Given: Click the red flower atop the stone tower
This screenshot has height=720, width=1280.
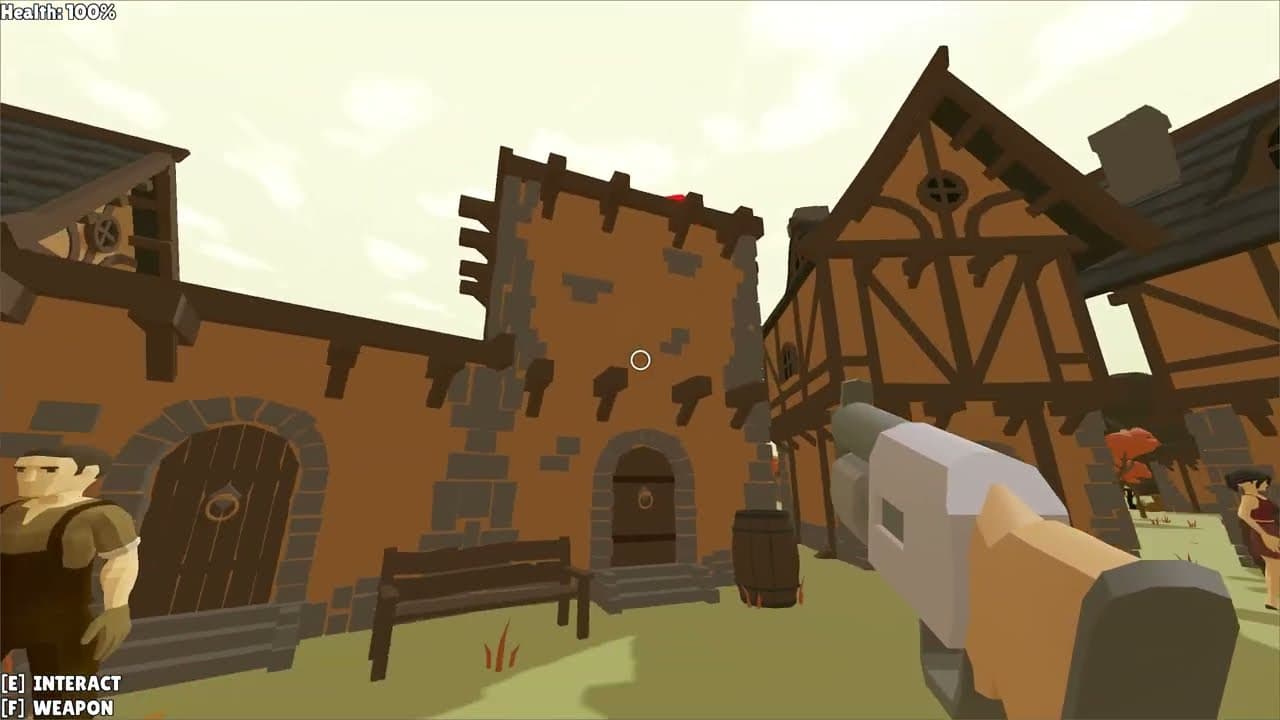Looking at the screenshot, I should (675, 196).
